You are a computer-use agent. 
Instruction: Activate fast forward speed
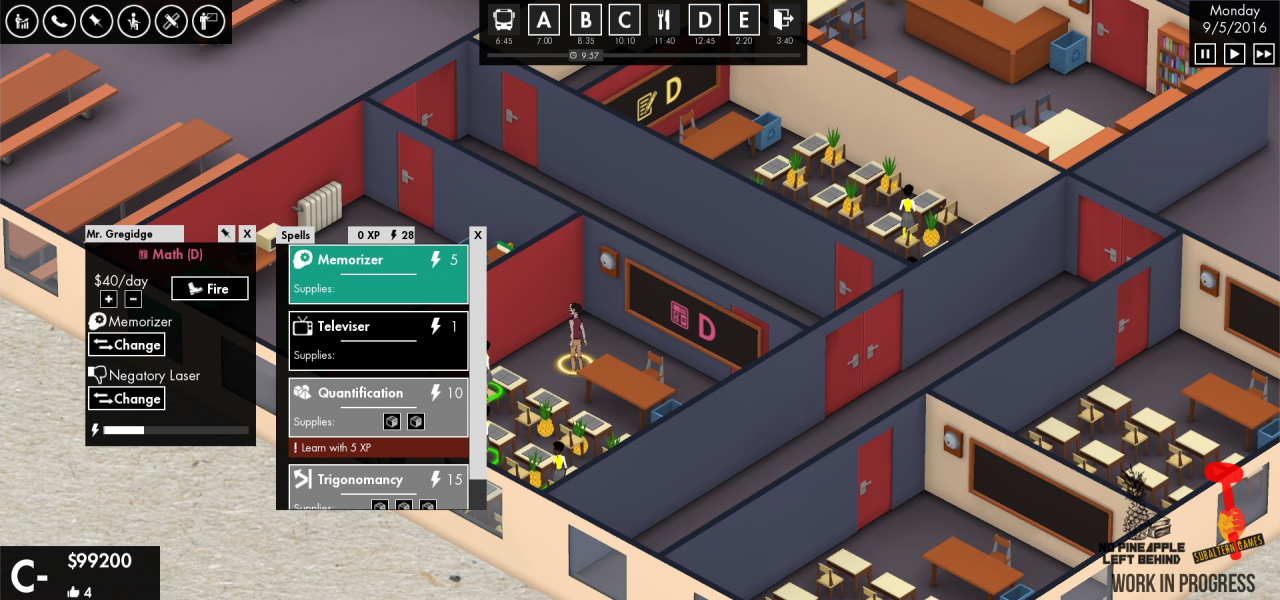point(1264,53)
